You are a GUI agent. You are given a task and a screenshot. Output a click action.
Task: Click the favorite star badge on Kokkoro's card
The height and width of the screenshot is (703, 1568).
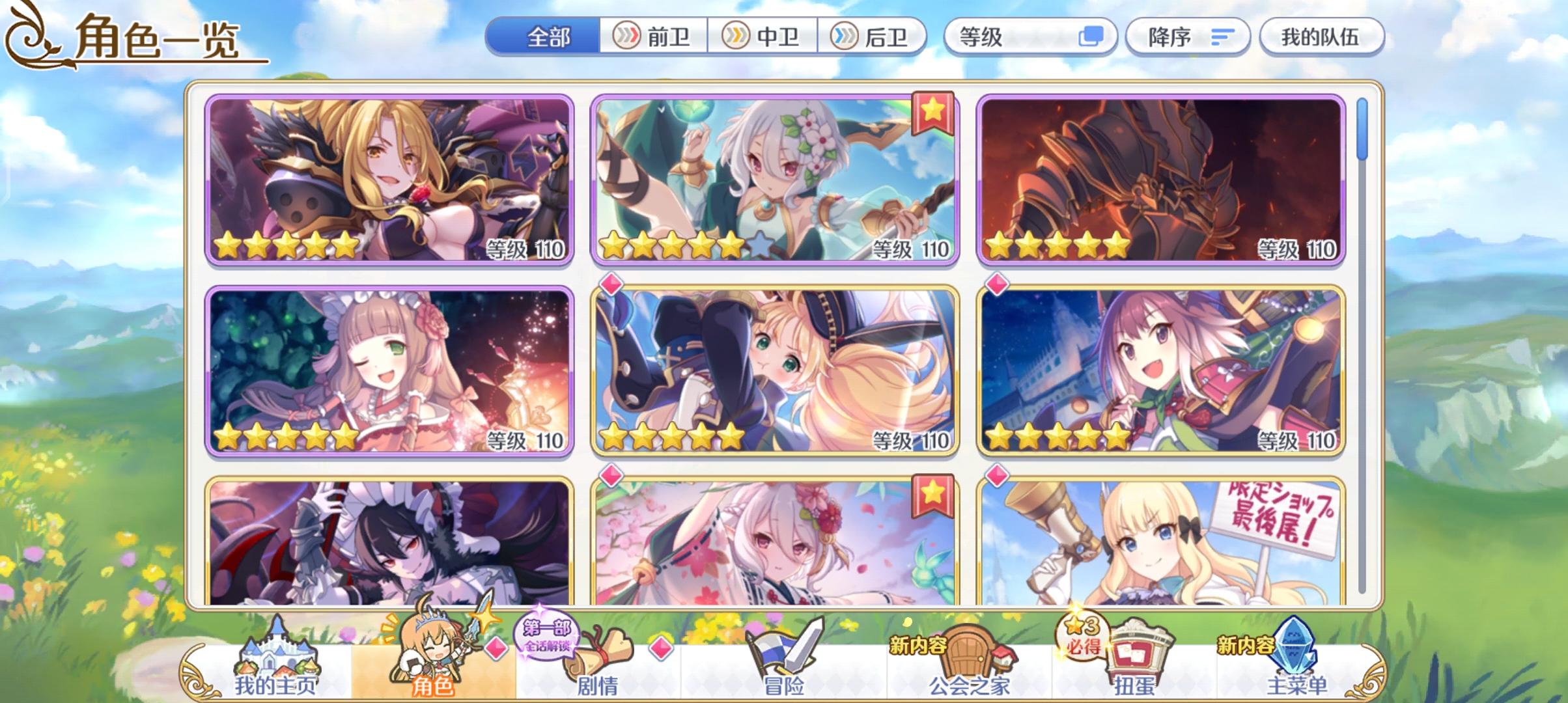(934, 113)
